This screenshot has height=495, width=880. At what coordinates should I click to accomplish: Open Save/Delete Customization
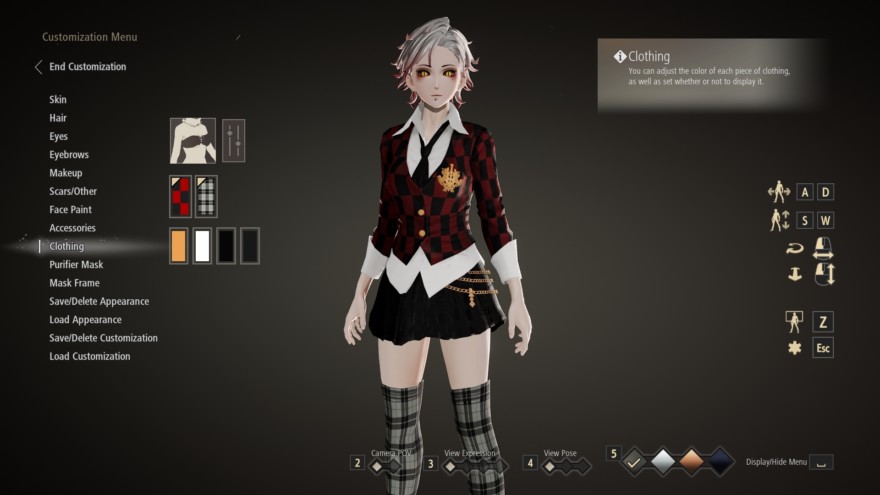tap(103, 338)
